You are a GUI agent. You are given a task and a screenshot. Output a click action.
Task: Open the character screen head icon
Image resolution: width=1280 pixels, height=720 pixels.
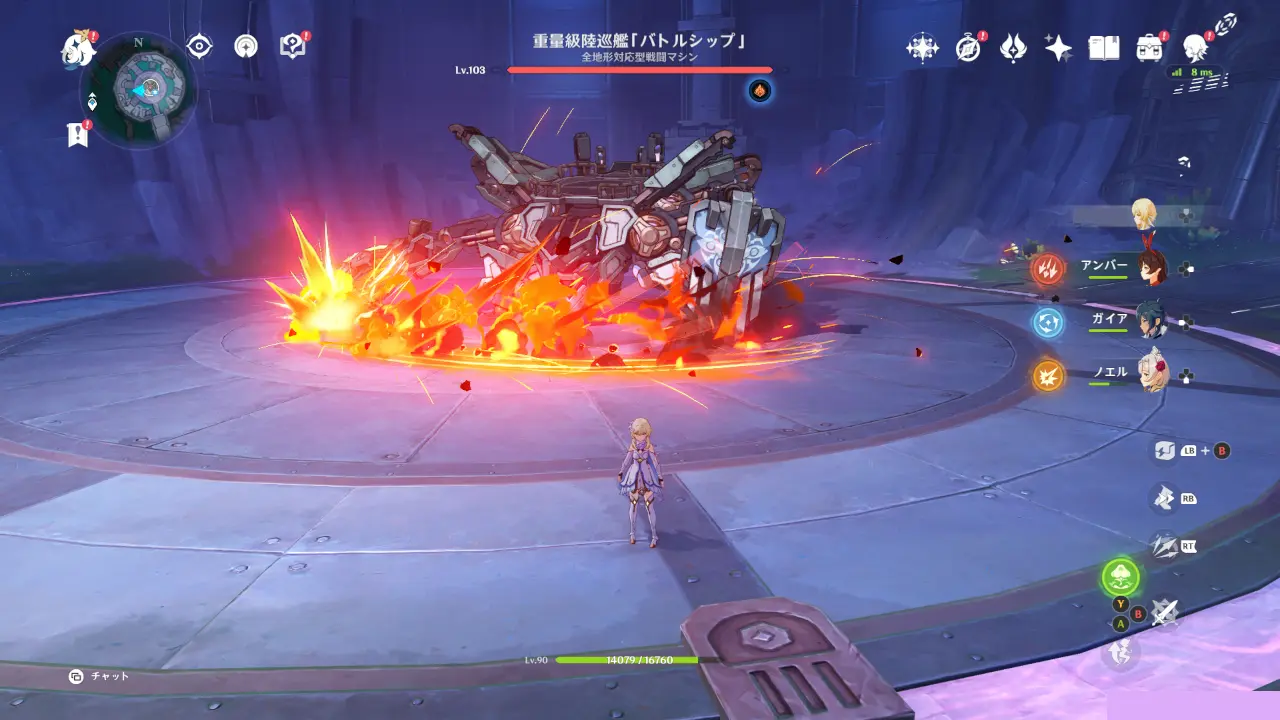1194,48
